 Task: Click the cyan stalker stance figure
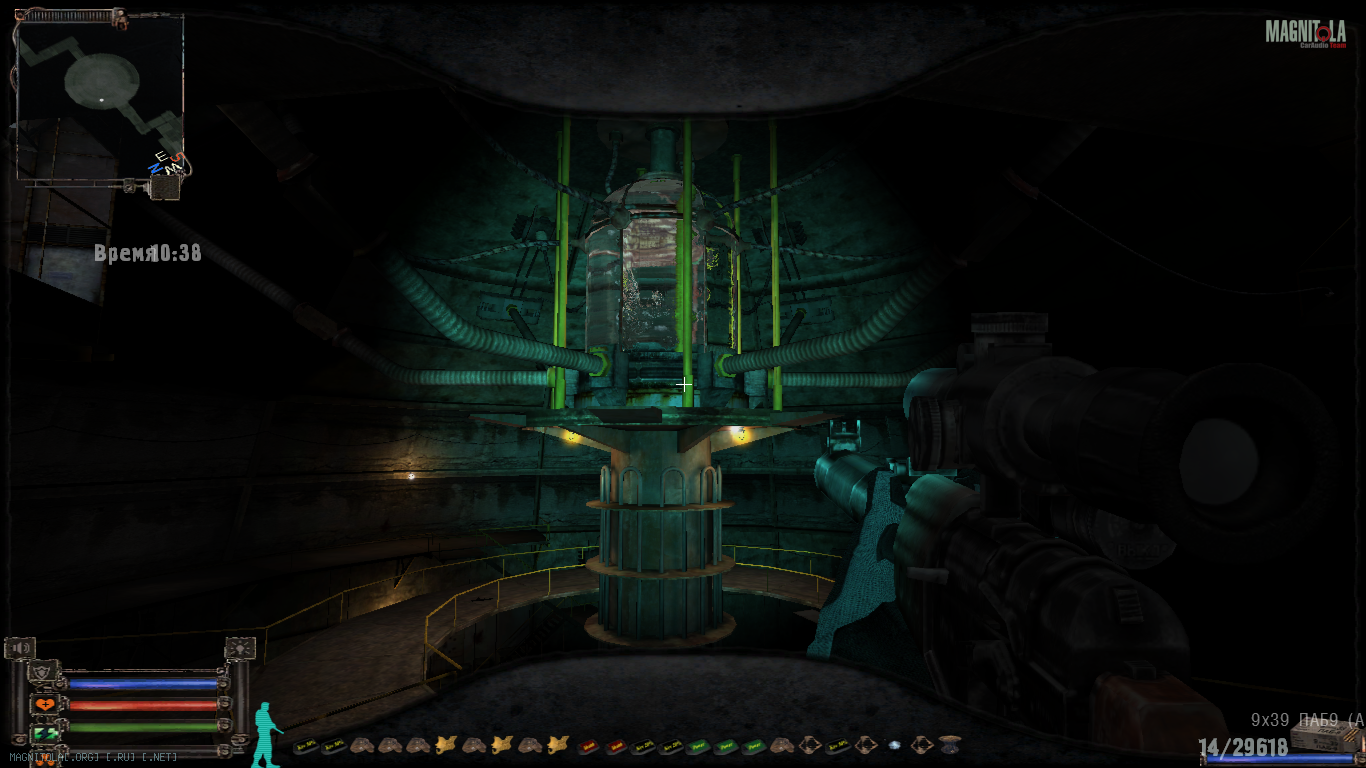pos(265,734)
